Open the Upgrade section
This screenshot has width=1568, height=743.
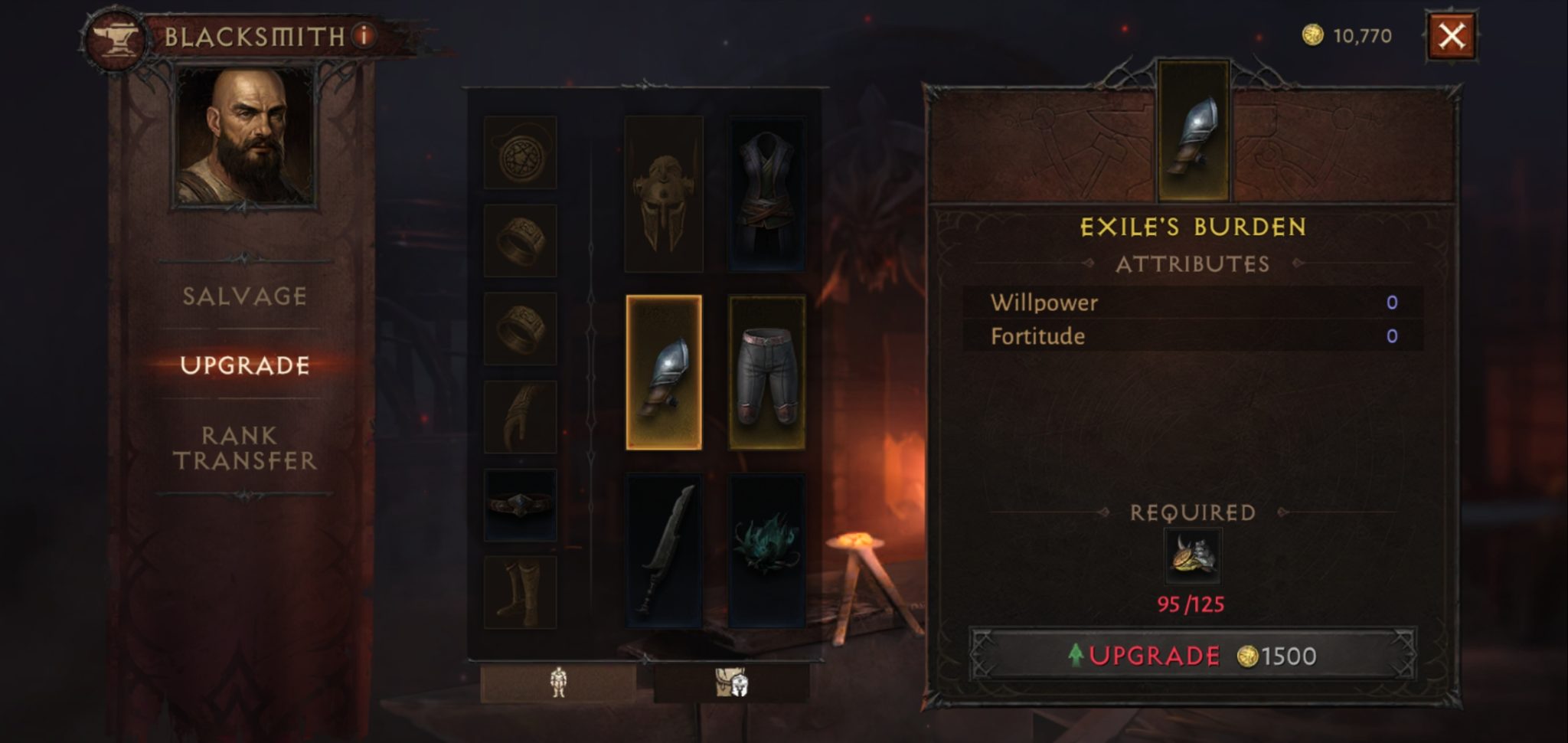coord(245,366)
